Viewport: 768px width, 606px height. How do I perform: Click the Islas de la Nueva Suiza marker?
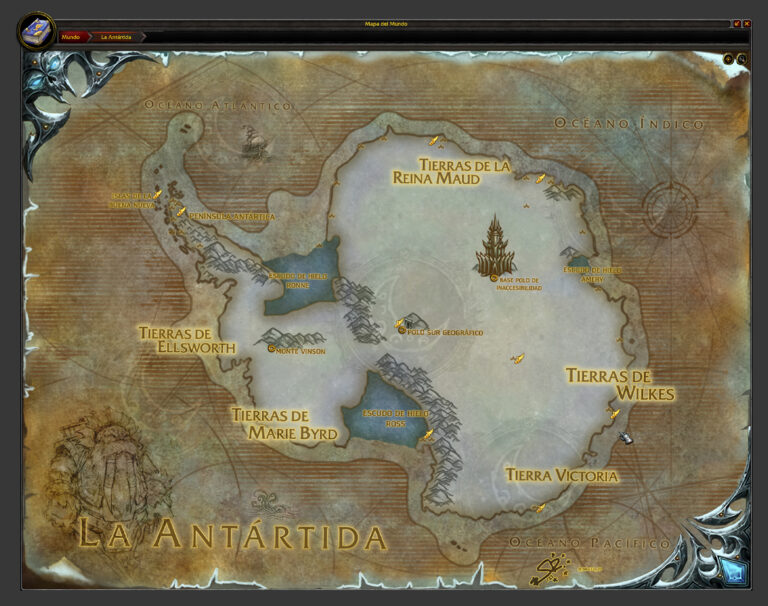(157, 195)
